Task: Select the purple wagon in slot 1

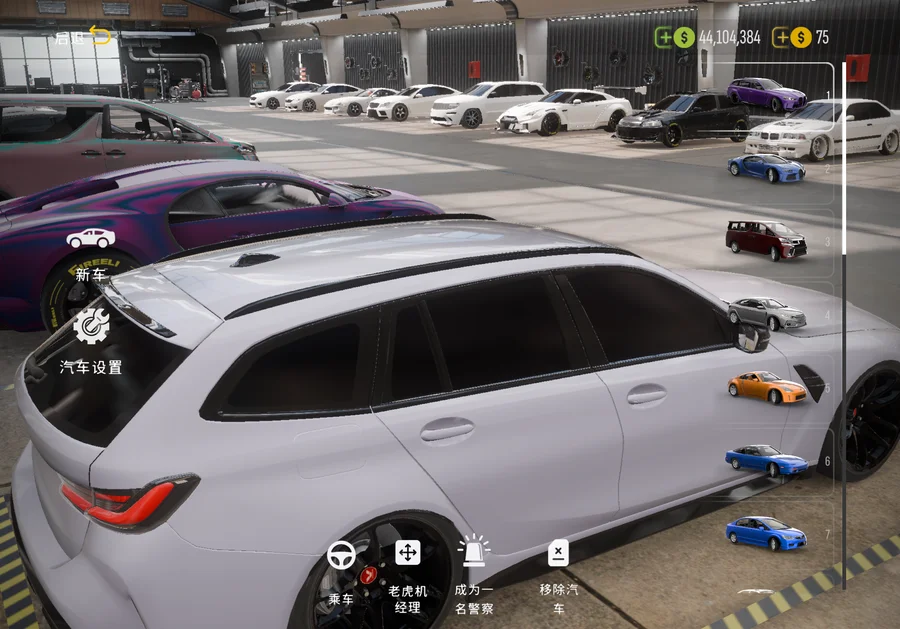Action: [x=766, y=93]
